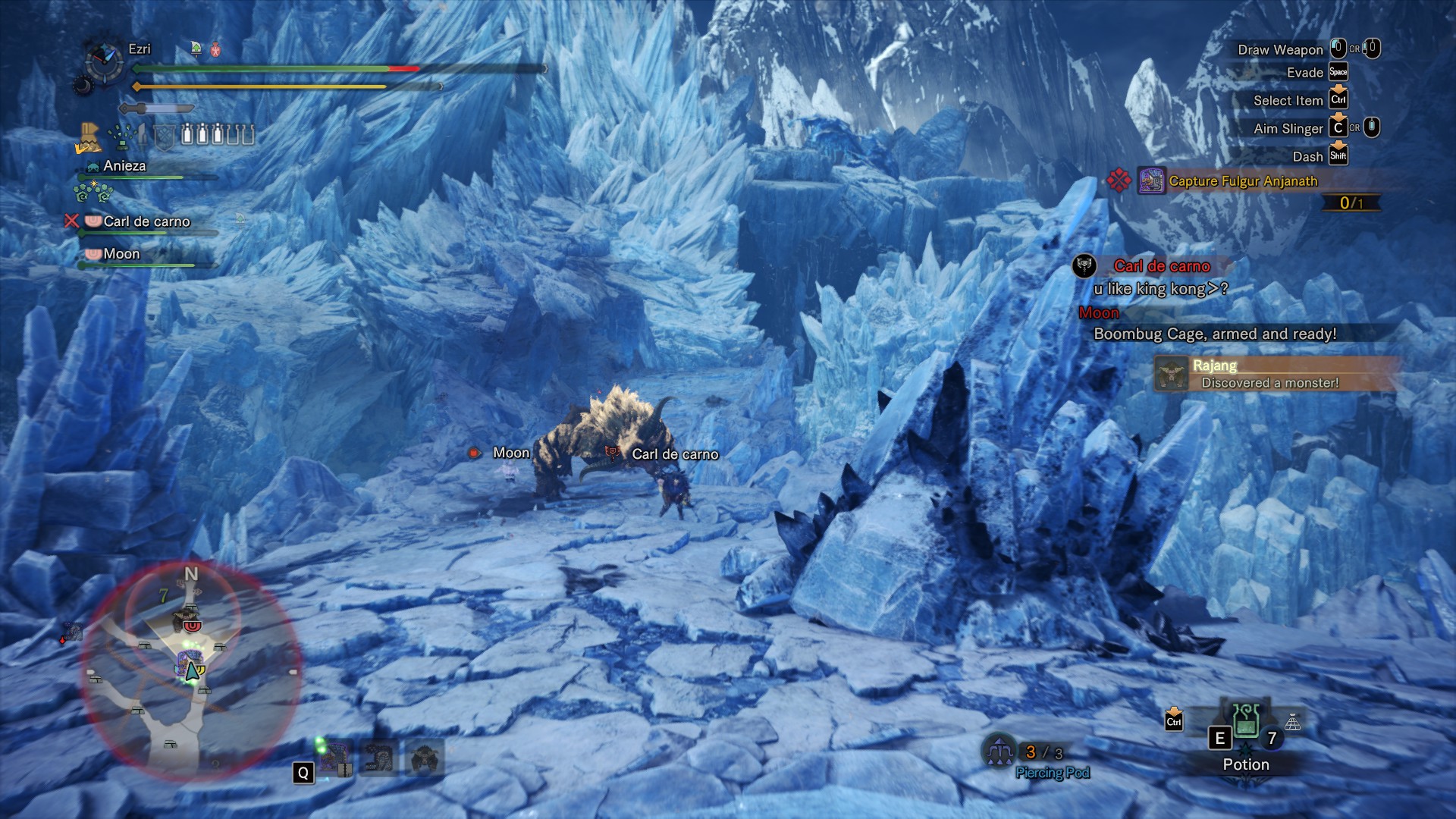The width and height of the screenshot is (1456, 819).
Task: Select the Capture Fulgur Anjanath quest objective
Action: (x=1243, y=181)
